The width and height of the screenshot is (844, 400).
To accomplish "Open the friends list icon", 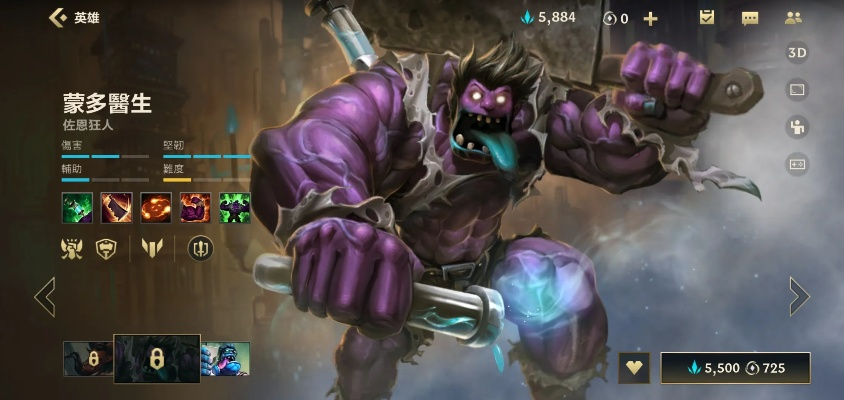I will pos(794,18).
